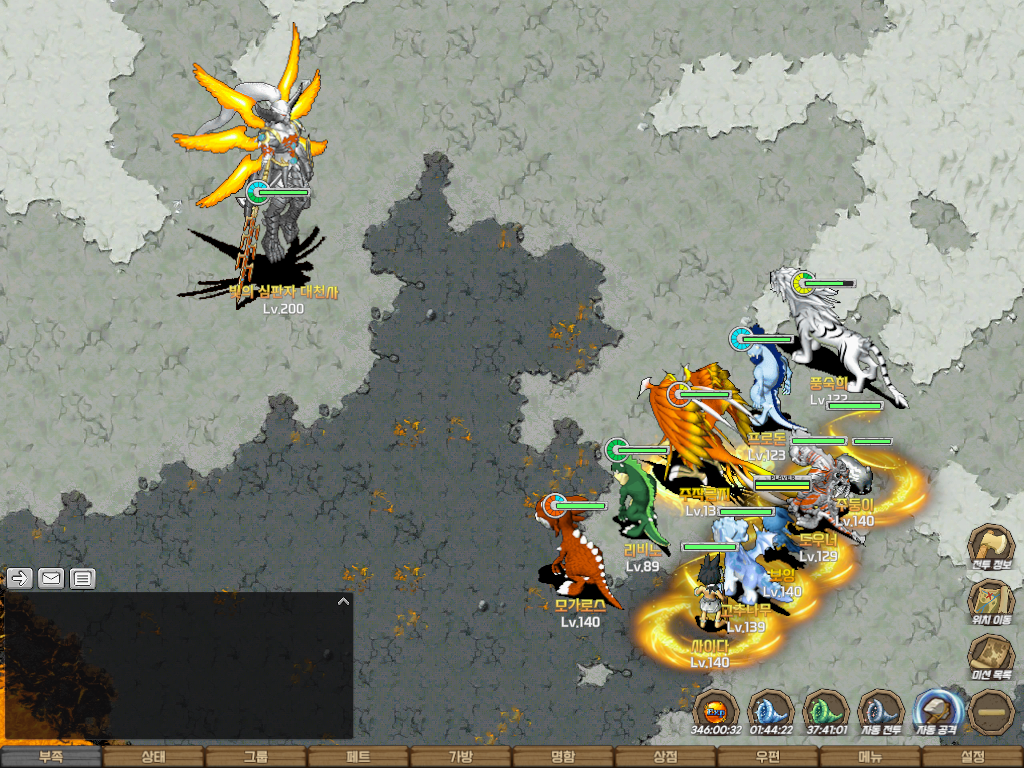The image size is (1024, 768).
Task: Open 위치 이동 location move map icon
Action: click(x=991, y=600)
